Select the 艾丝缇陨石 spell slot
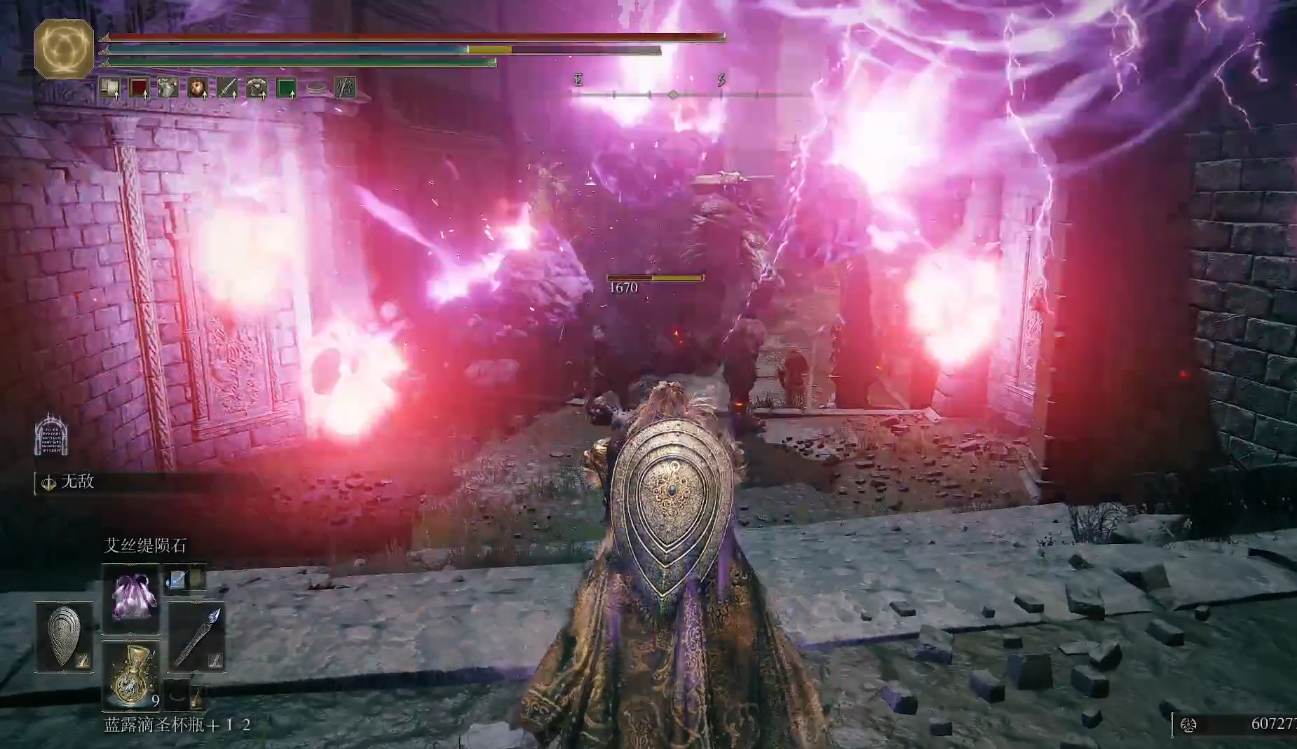 click(x=130, y=598)
